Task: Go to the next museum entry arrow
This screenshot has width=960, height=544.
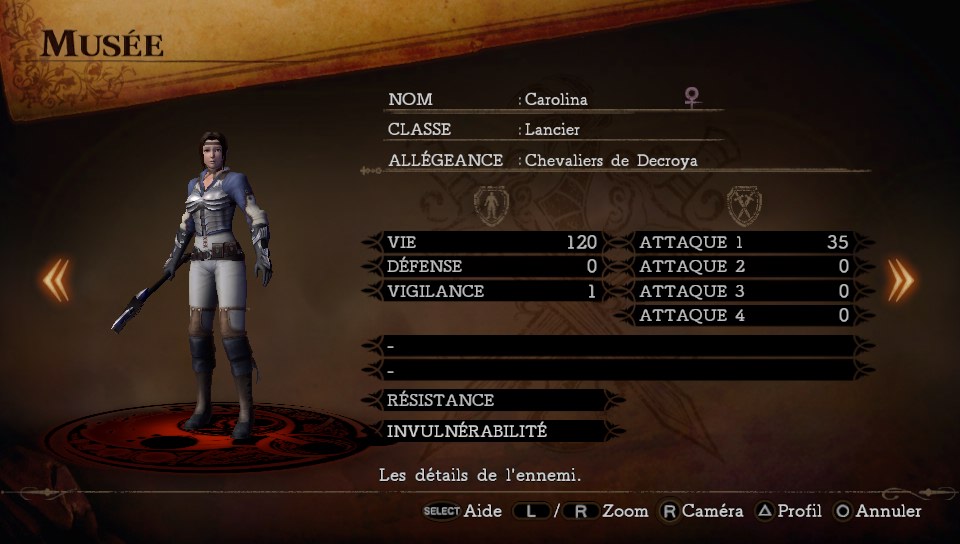Action: tap(901, 281)
